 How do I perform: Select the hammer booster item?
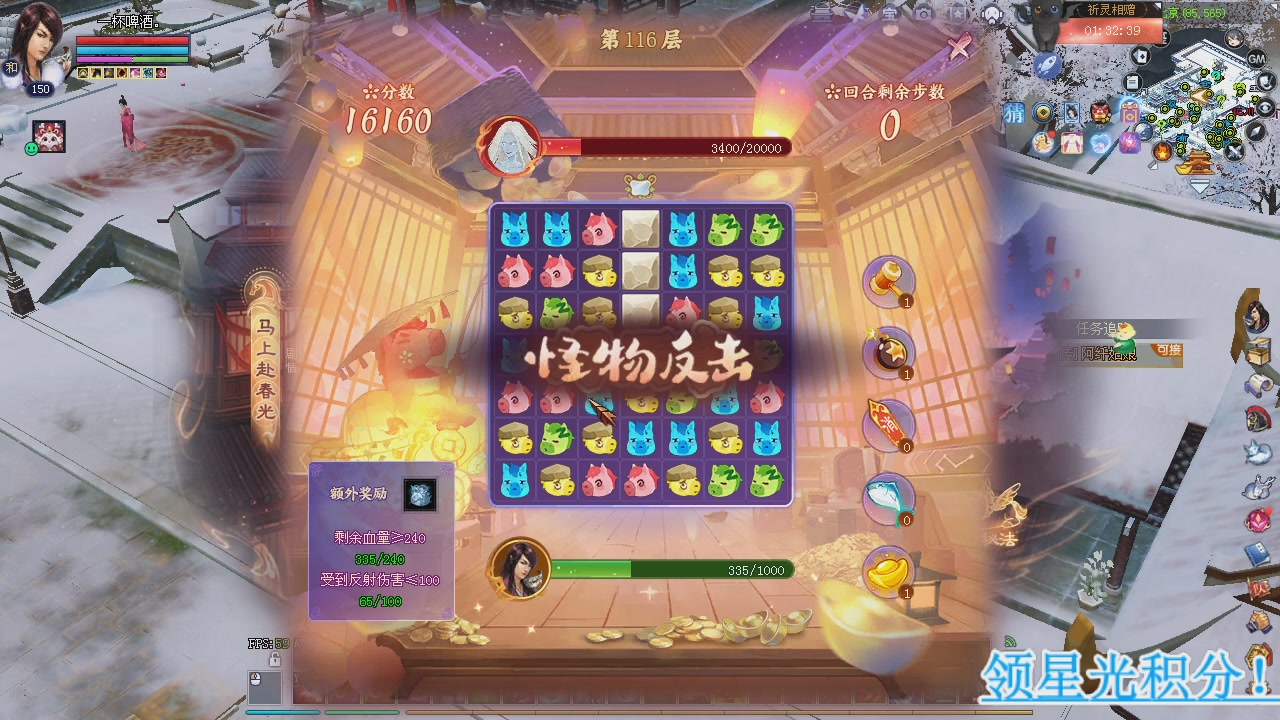pyautogui.click(x=888, y=282)
